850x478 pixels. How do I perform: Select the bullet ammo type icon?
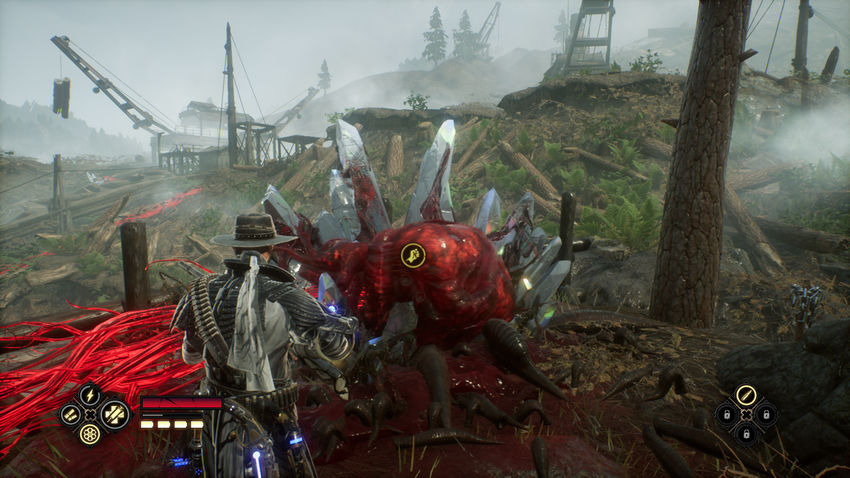click(x=745, y=395)
